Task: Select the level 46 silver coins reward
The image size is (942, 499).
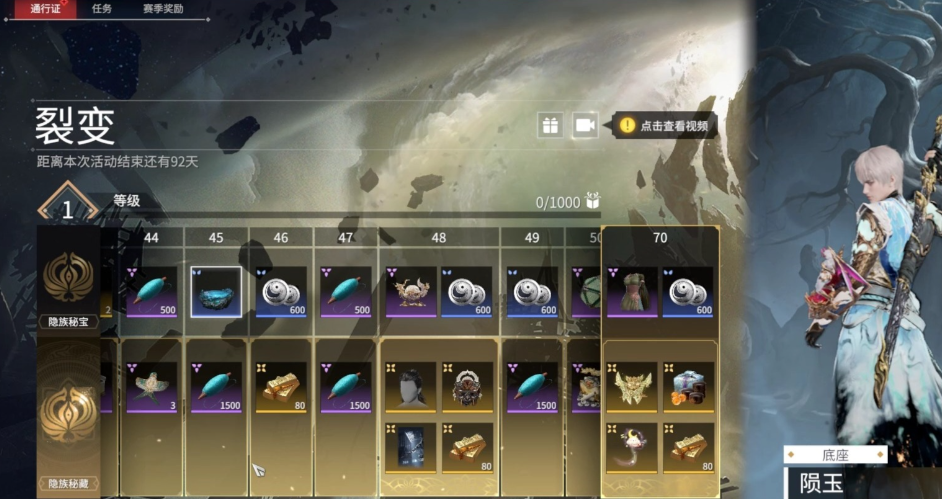Action: [x=281, y=292]
